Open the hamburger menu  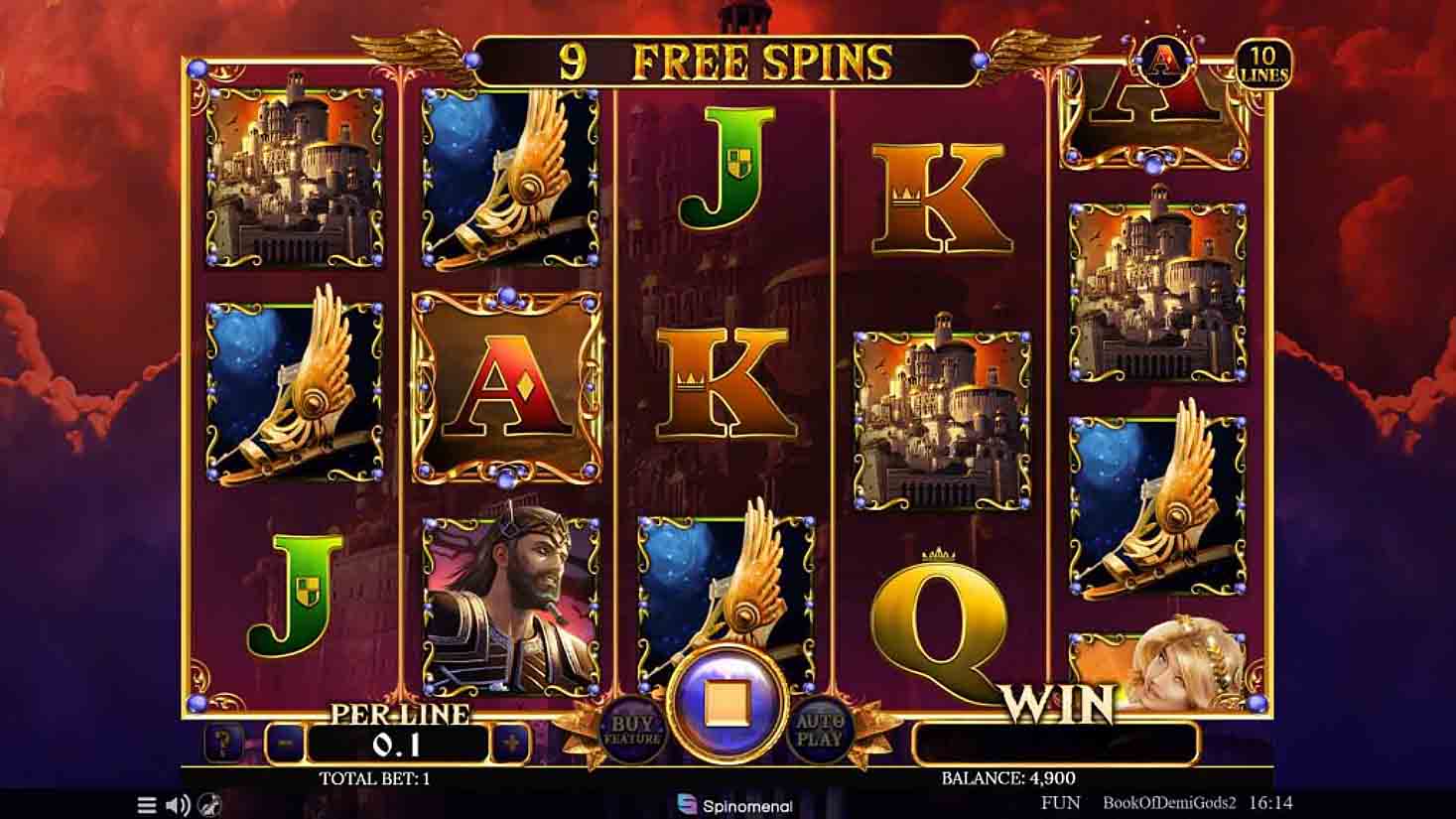[147, 804]
